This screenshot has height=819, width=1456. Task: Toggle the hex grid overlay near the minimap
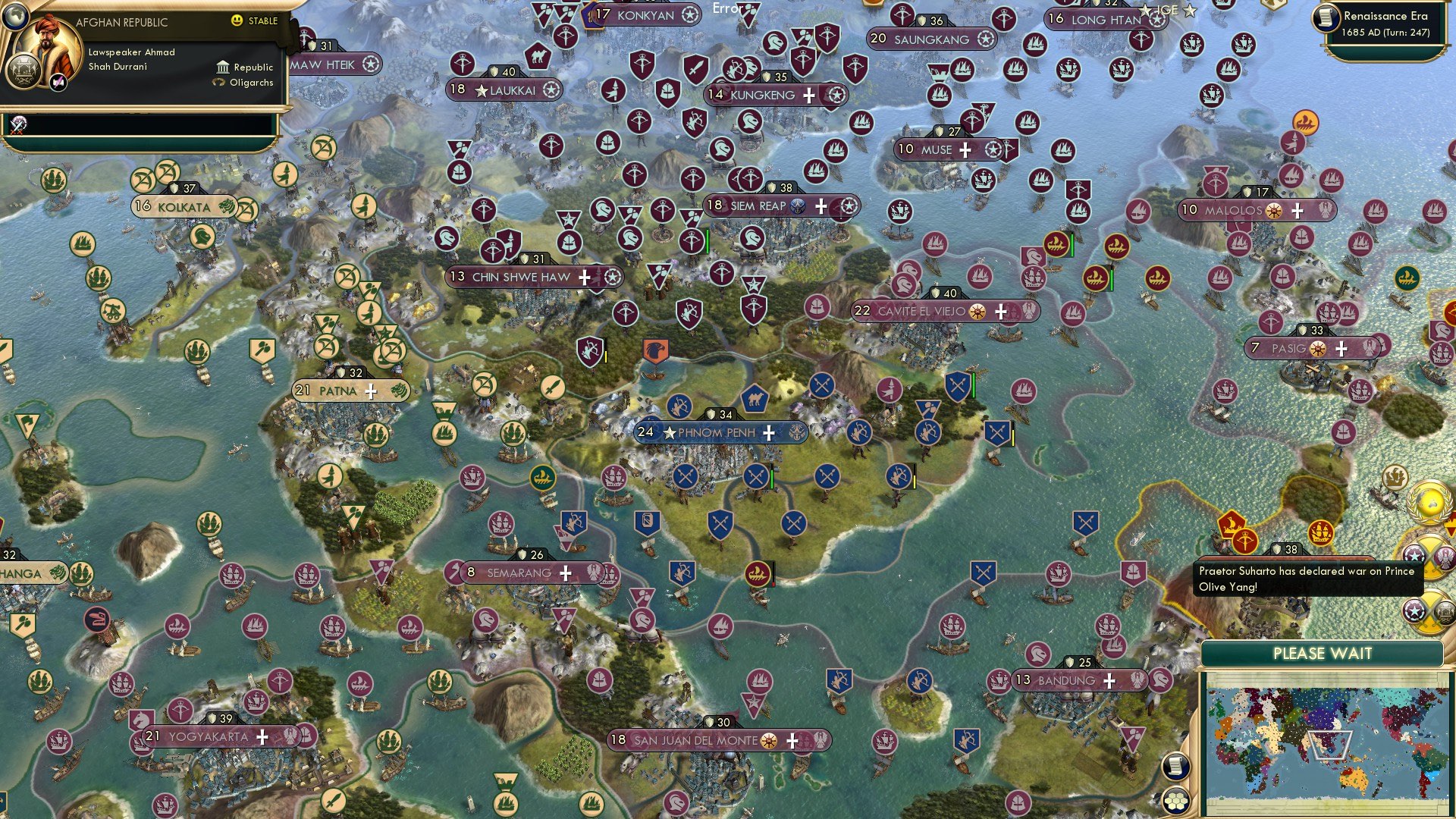coord(1175,802)
